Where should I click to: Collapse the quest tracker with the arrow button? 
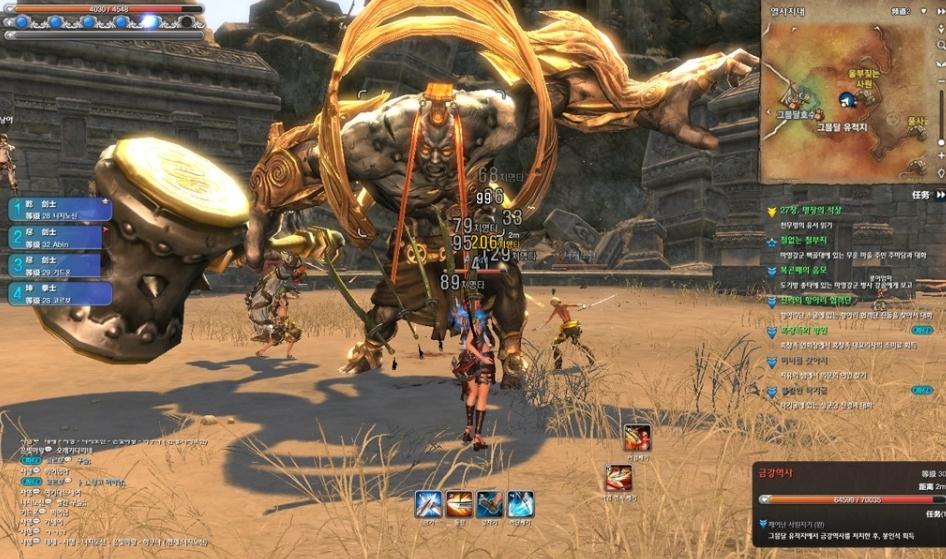click(x=938, y=195)
